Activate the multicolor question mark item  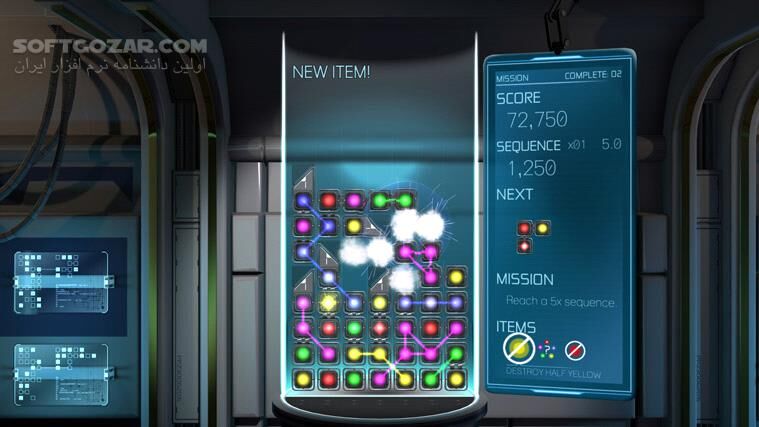[548, 349]
